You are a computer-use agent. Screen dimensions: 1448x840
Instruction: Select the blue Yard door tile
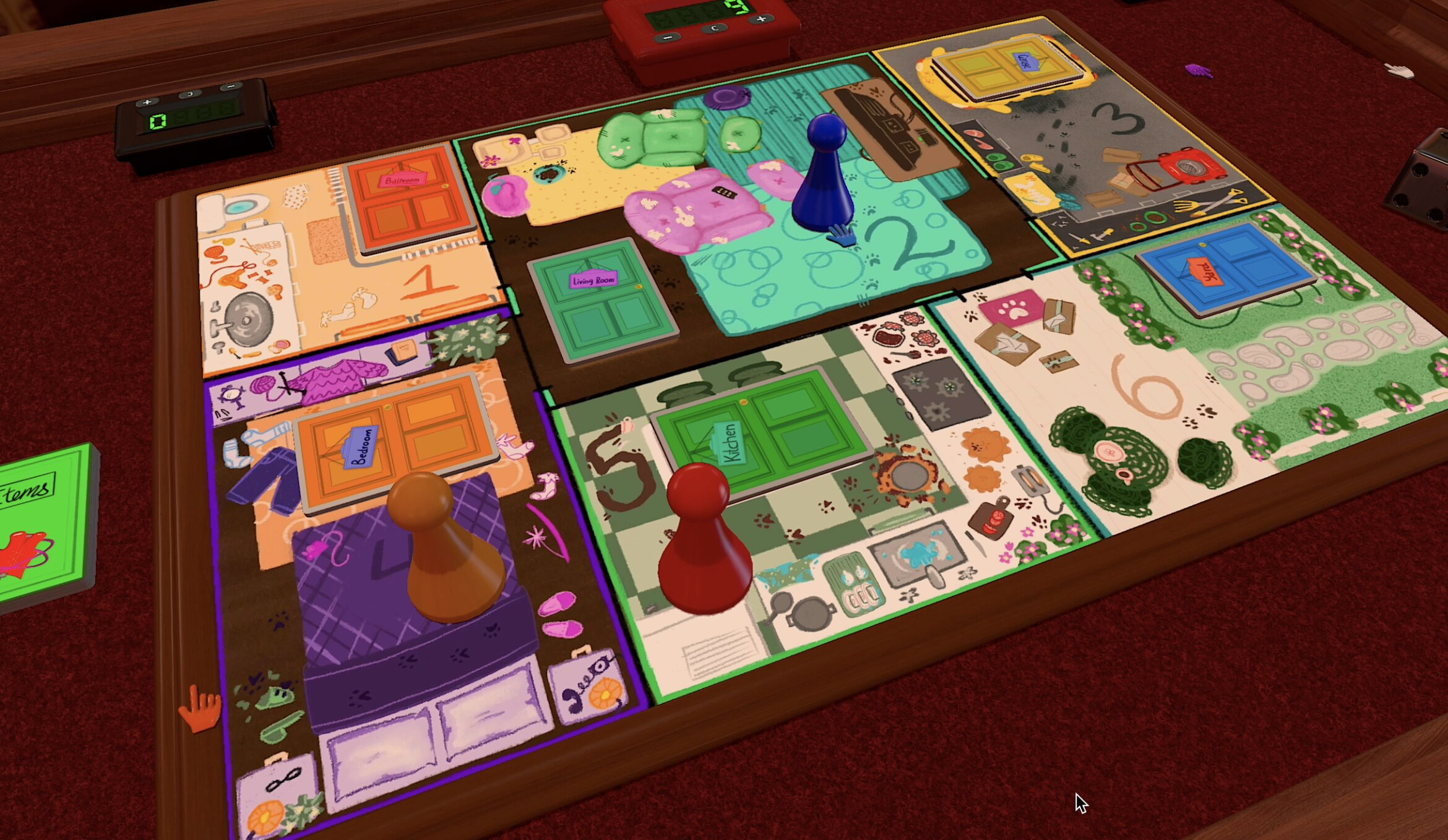tap(1225, 266)
